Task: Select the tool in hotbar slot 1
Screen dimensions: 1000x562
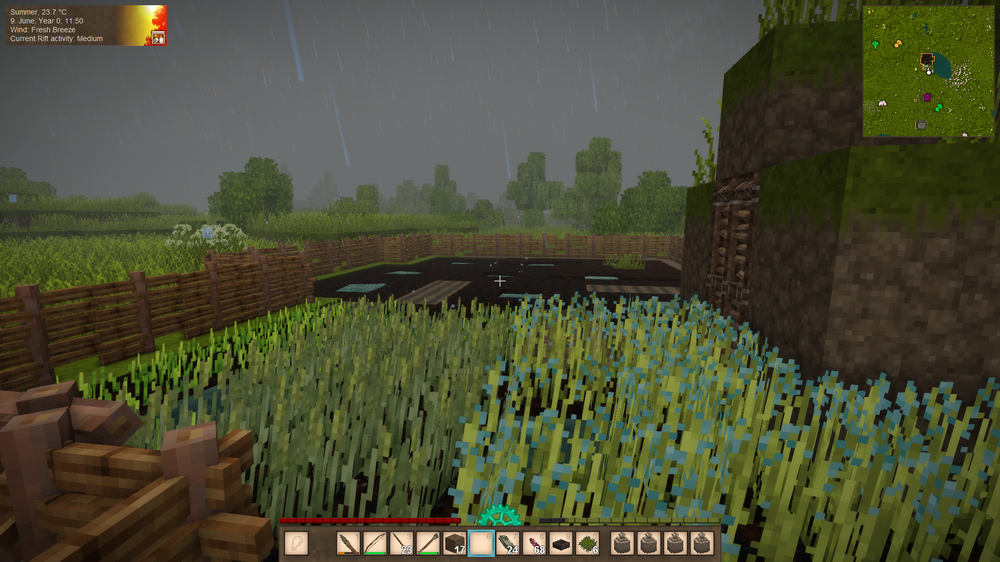Action: click(x=348, y=544)
